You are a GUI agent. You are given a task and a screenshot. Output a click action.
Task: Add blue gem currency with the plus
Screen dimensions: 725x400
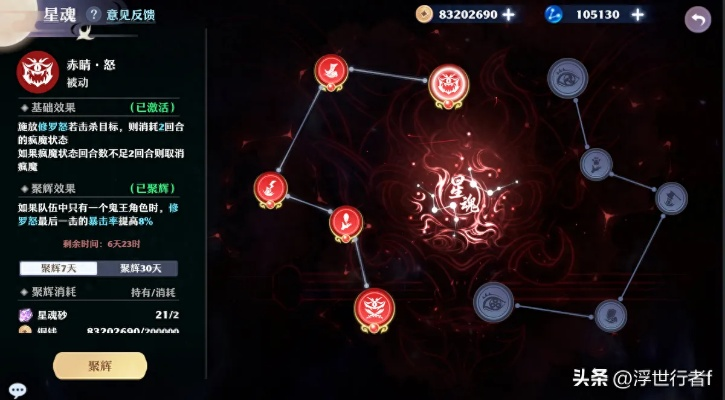point(637,15)
